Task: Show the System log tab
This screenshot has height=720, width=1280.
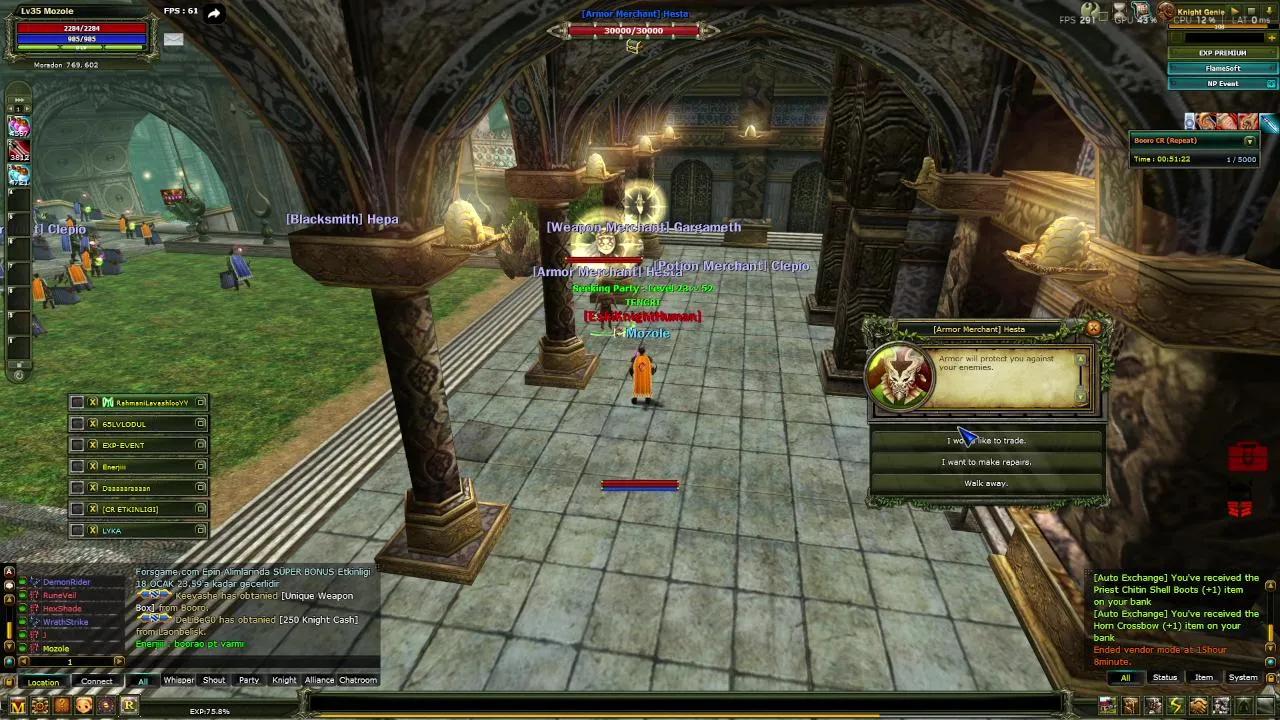Action: coord(1243,678)
